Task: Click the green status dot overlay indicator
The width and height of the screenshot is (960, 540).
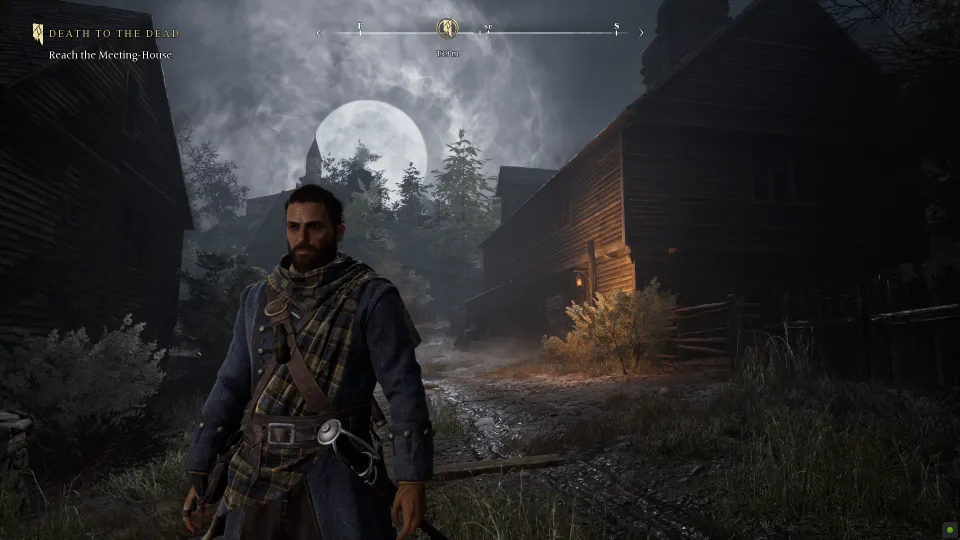Action: (x=948, y=529)
